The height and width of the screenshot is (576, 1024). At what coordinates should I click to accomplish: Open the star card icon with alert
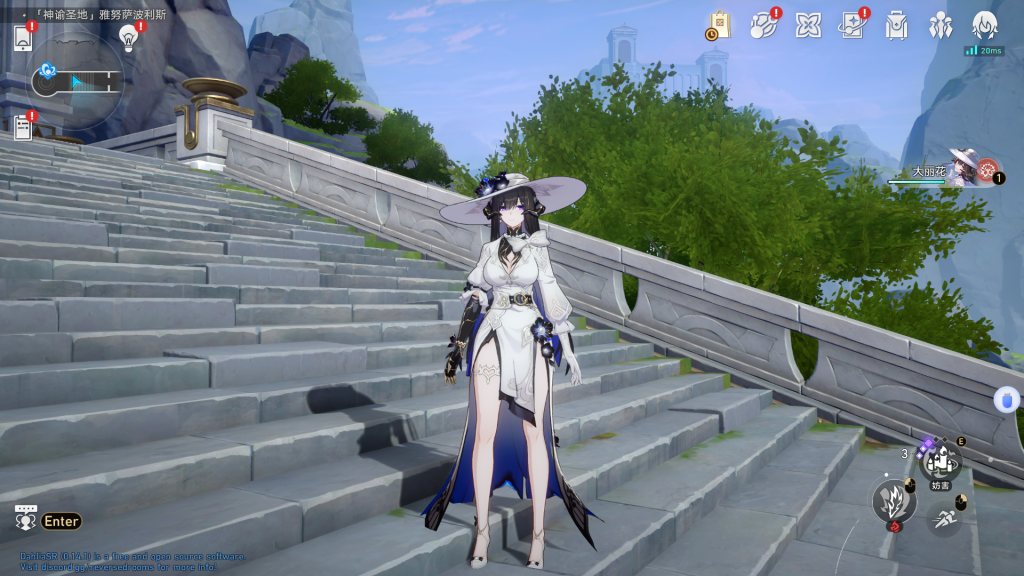(x=852, y=25)
